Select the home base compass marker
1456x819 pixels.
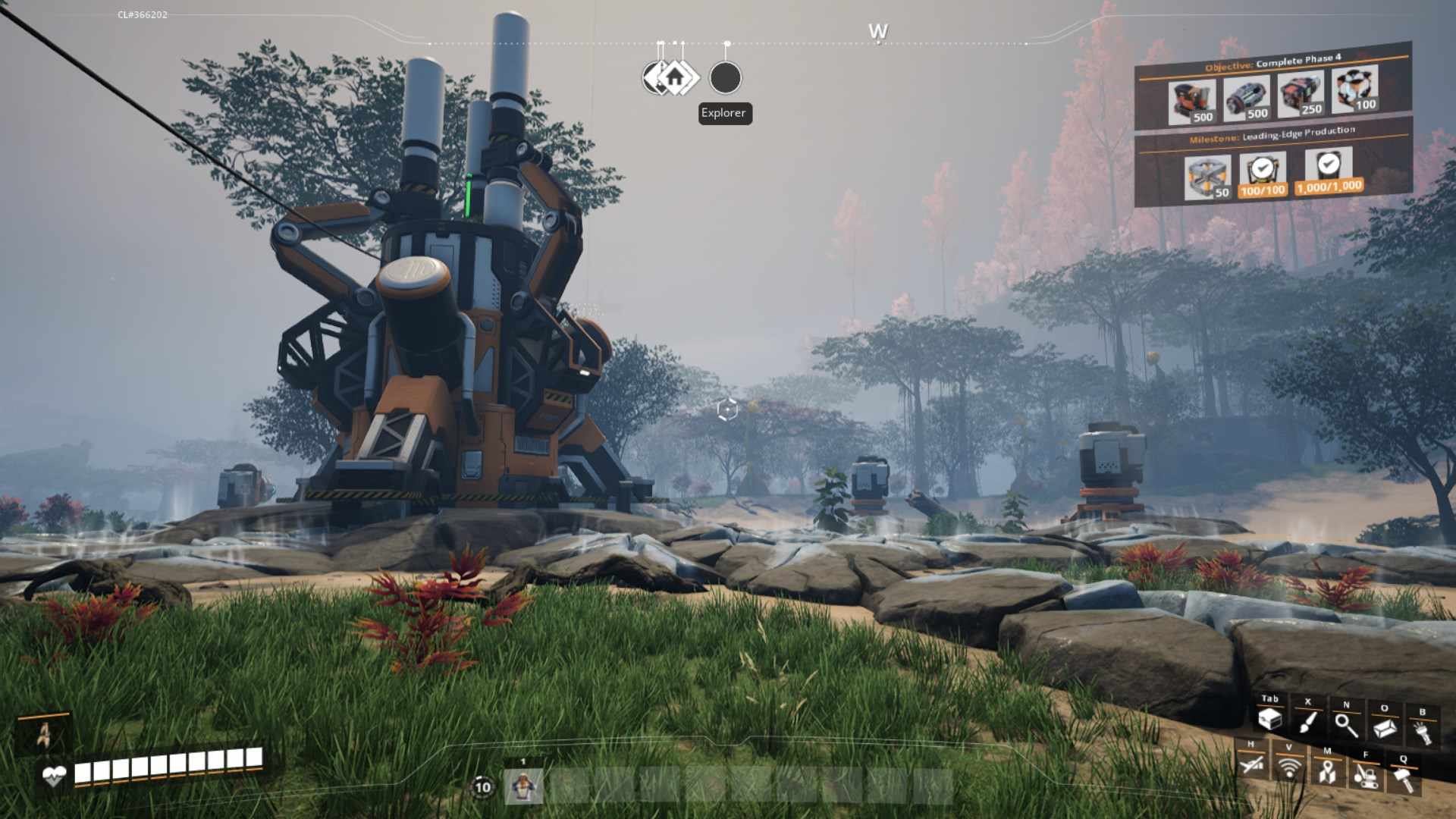(x=675, y=77)
